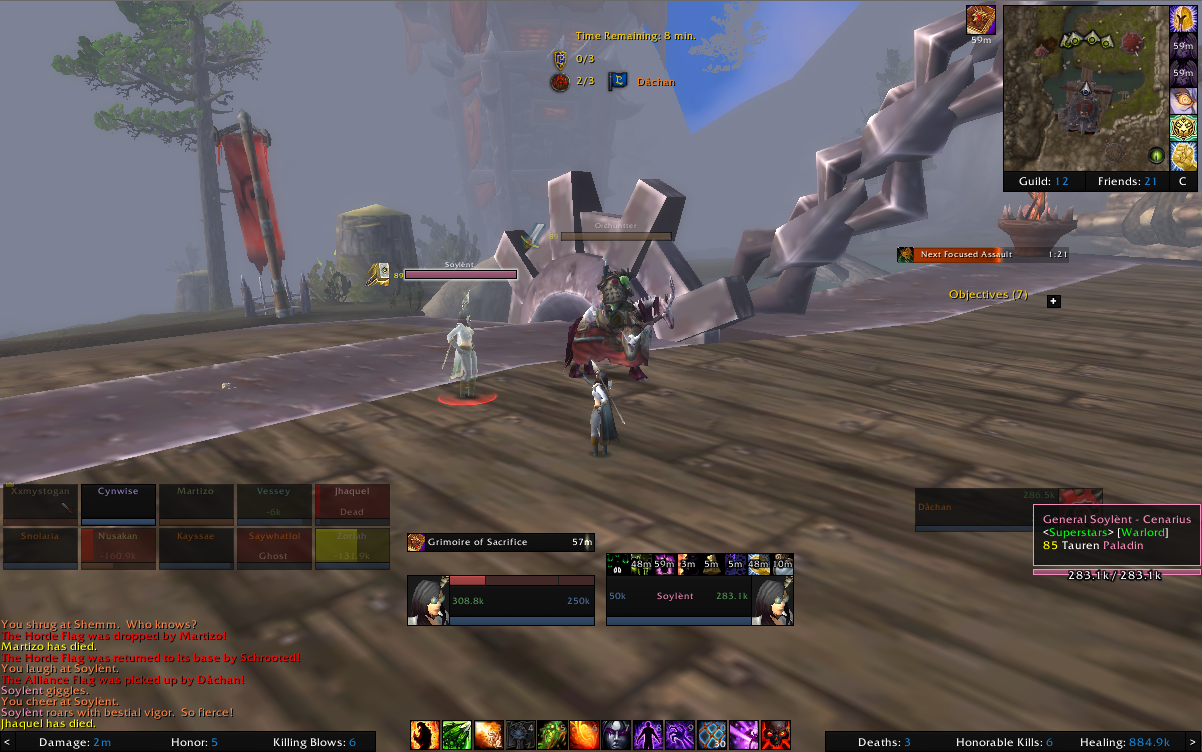Target Martizo in the raid frames
This screenshot has height=752, width=1202.
196,504
